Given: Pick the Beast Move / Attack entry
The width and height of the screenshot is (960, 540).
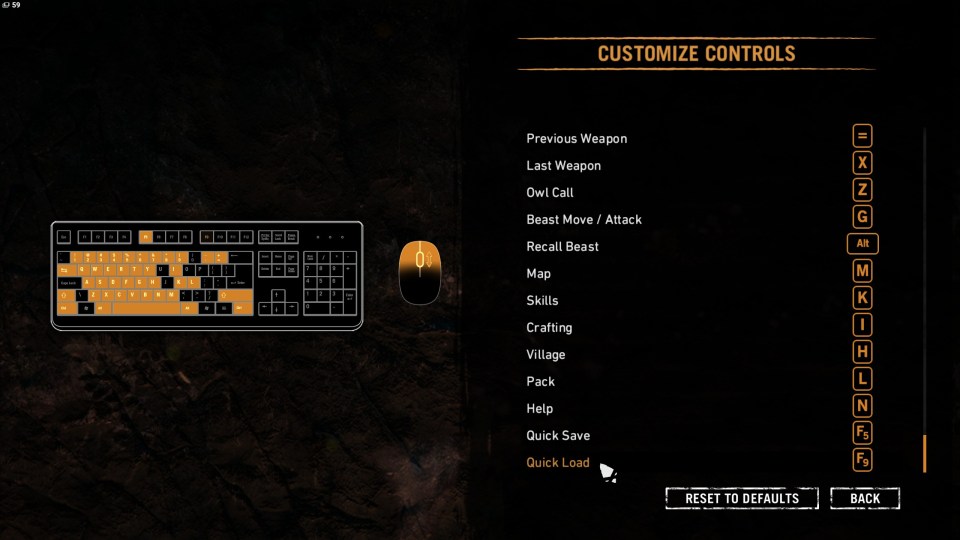Looking at the screenshot, I should click(584, 219).
